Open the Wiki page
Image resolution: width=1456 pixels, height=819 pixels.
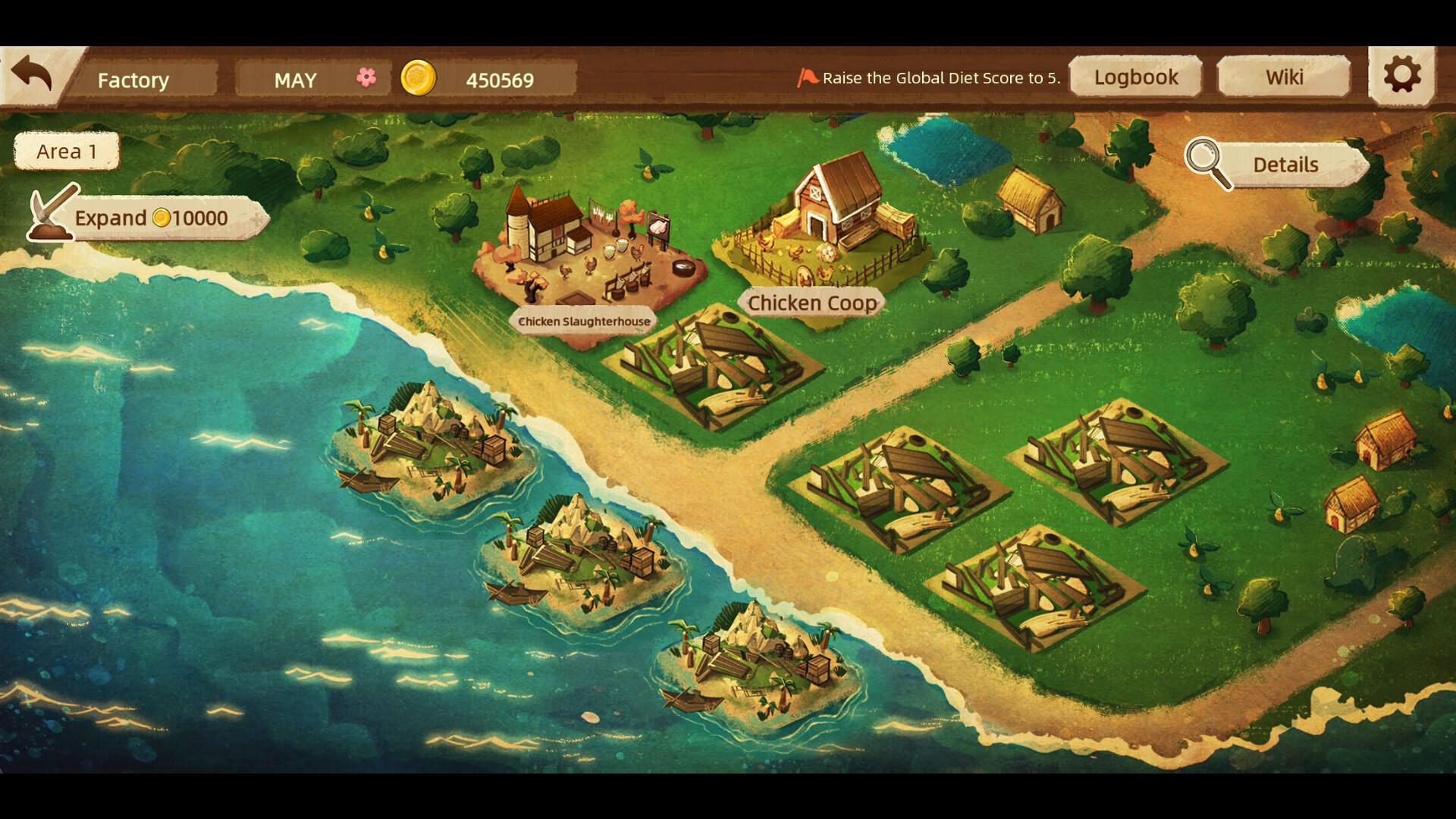tap(1284, 76)
